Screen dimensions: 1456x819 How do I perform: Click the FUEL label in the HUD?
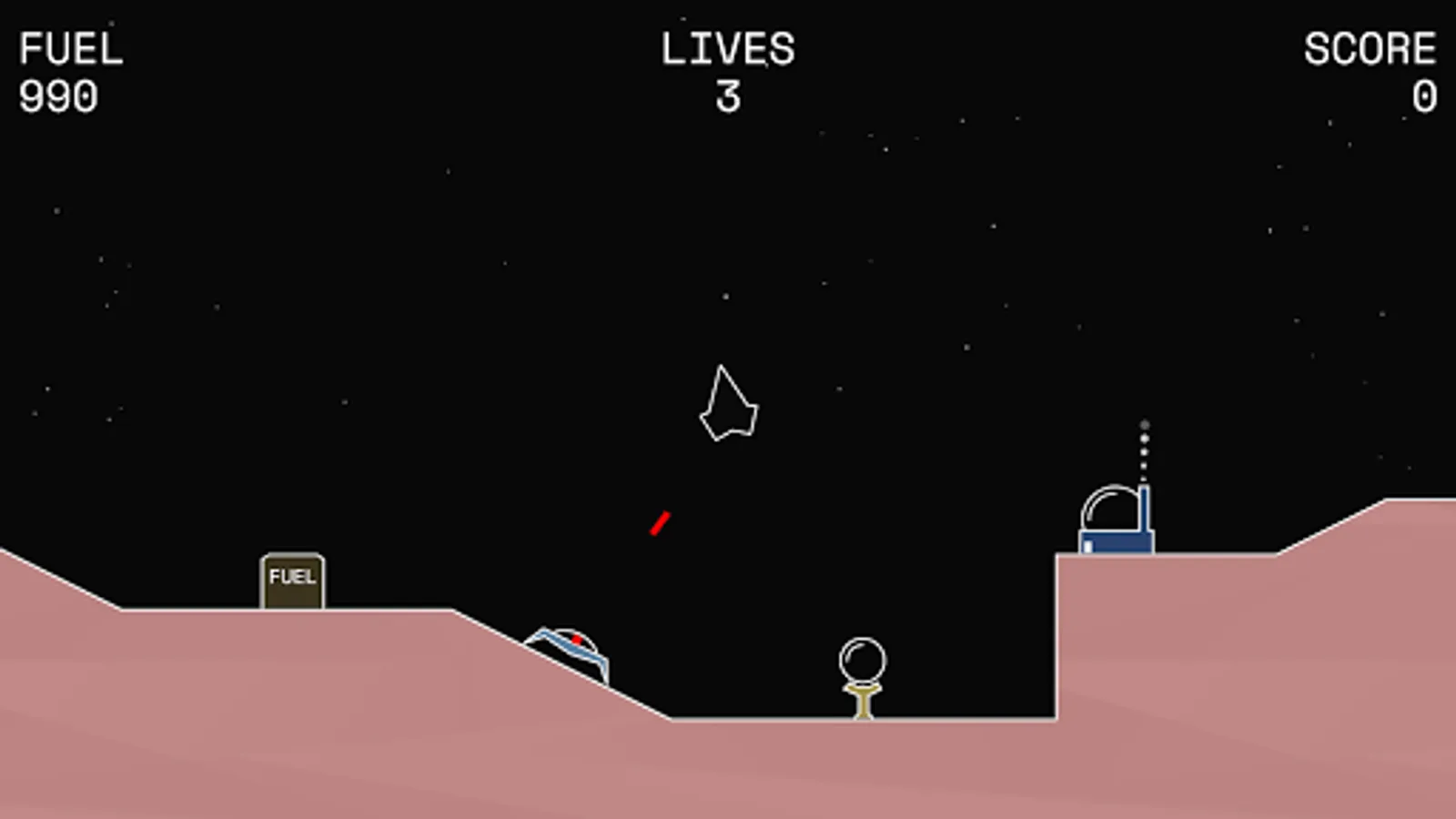[71, 45]
